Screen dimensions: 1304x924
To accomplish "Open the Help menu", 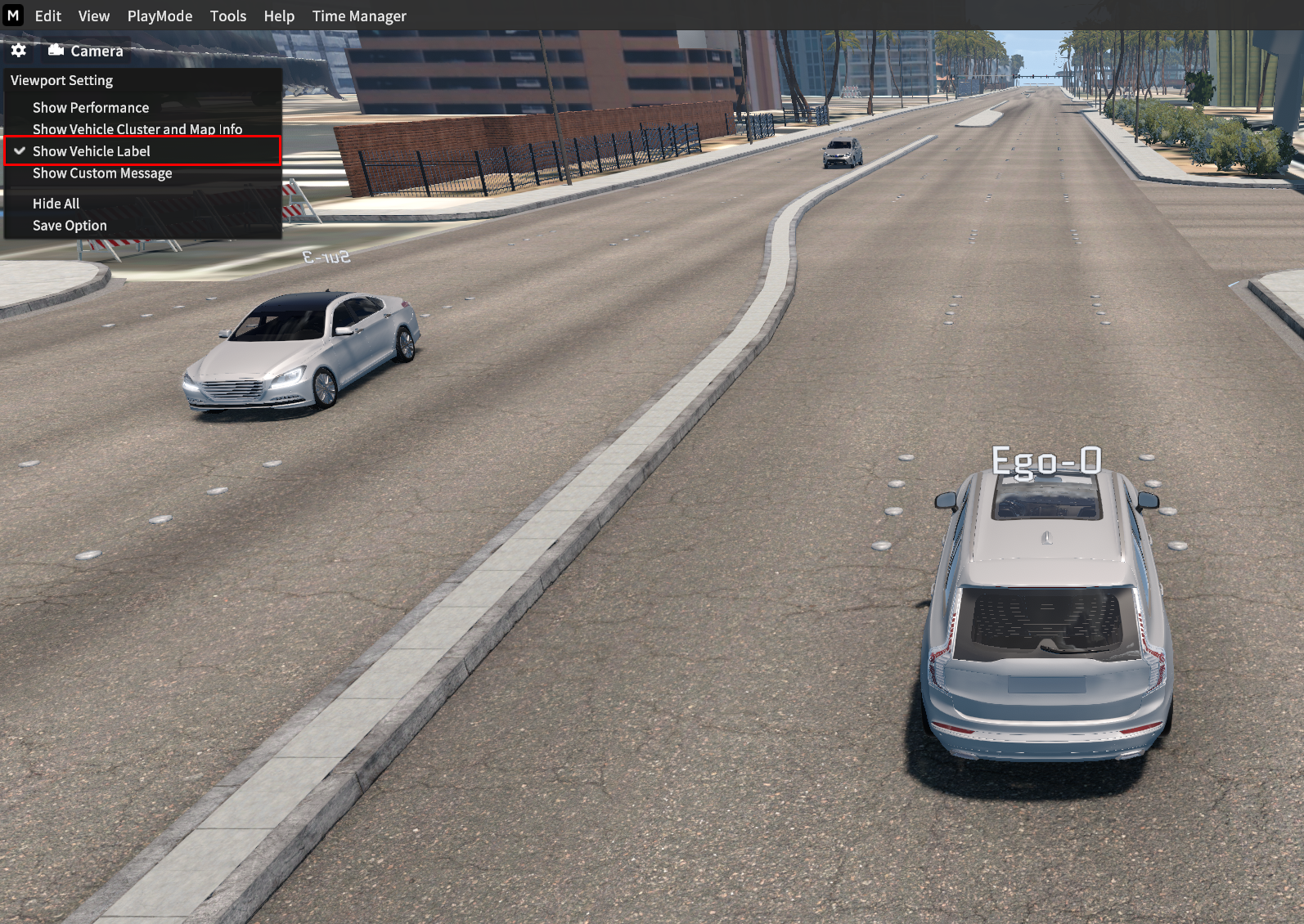I will point(278,16).
